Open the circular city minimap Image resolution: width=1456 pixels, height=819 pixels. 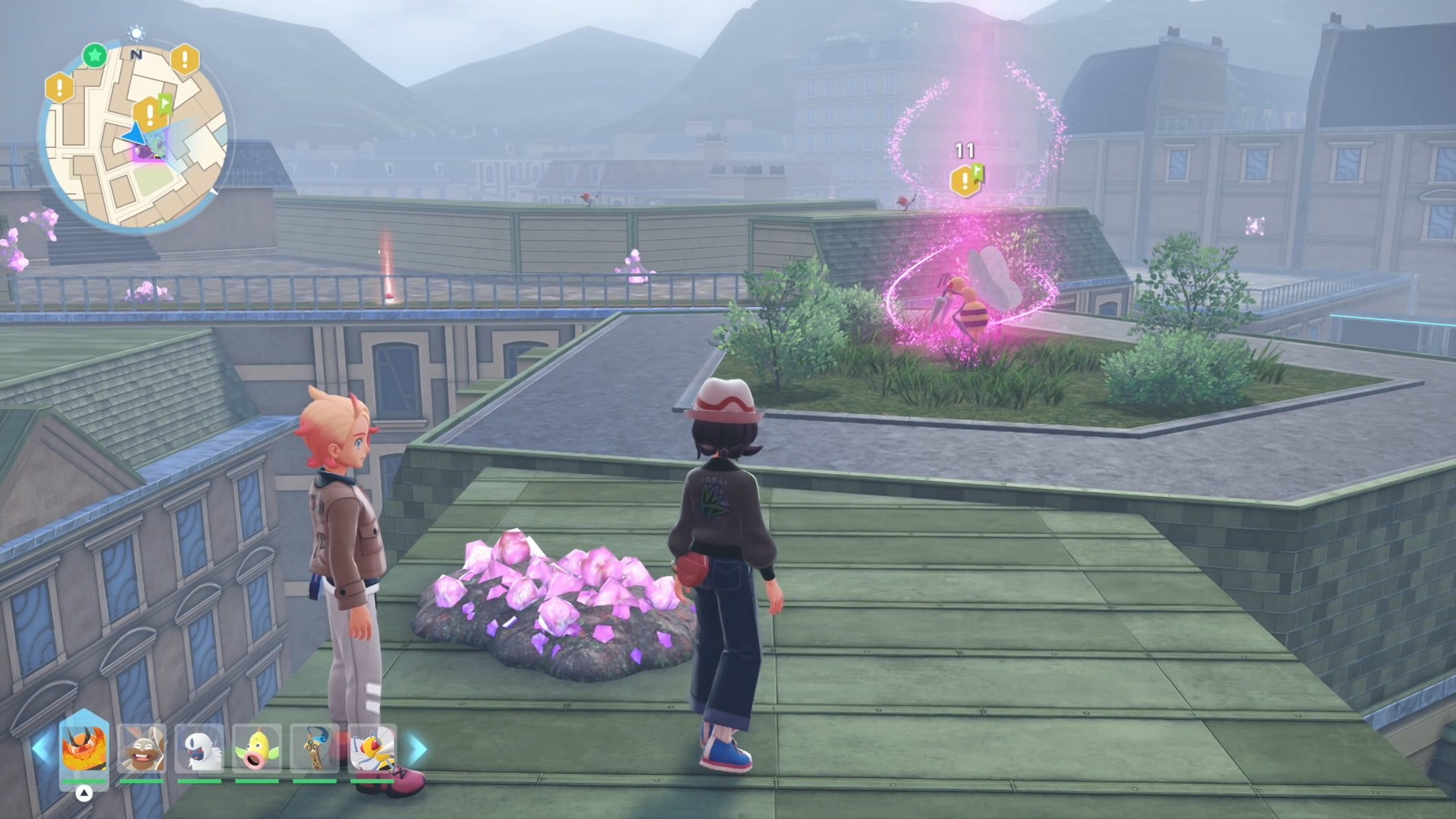[x=136, y=138]
